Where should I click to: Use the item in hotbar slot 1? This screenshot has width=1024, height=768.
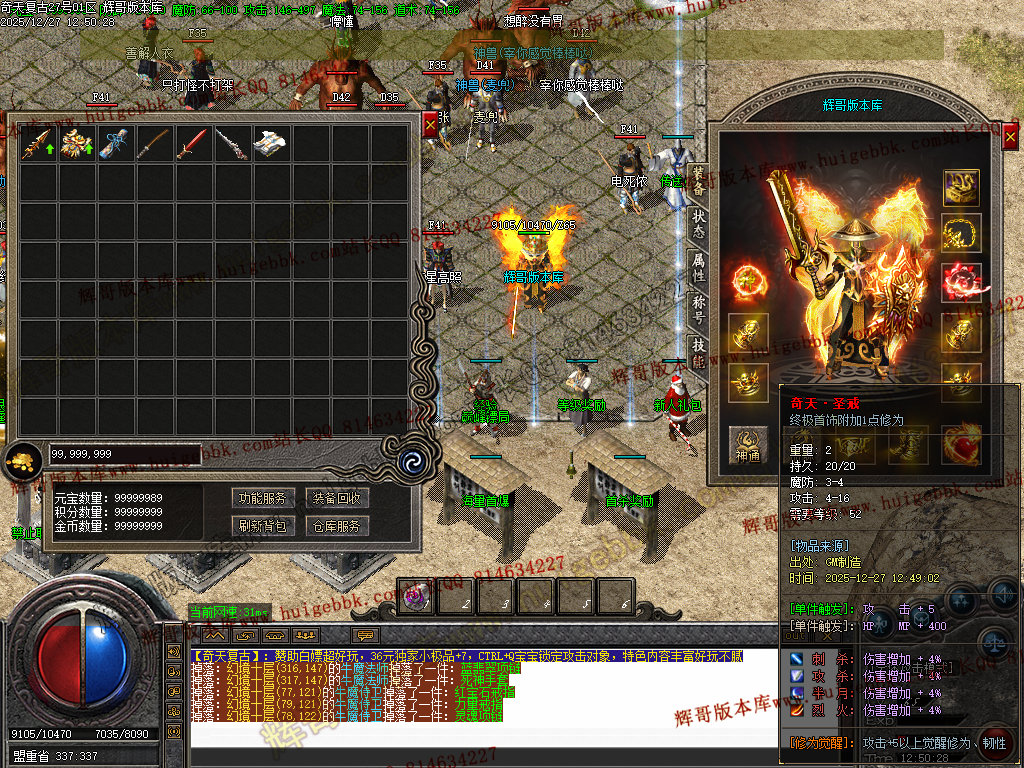pos(417,597)
